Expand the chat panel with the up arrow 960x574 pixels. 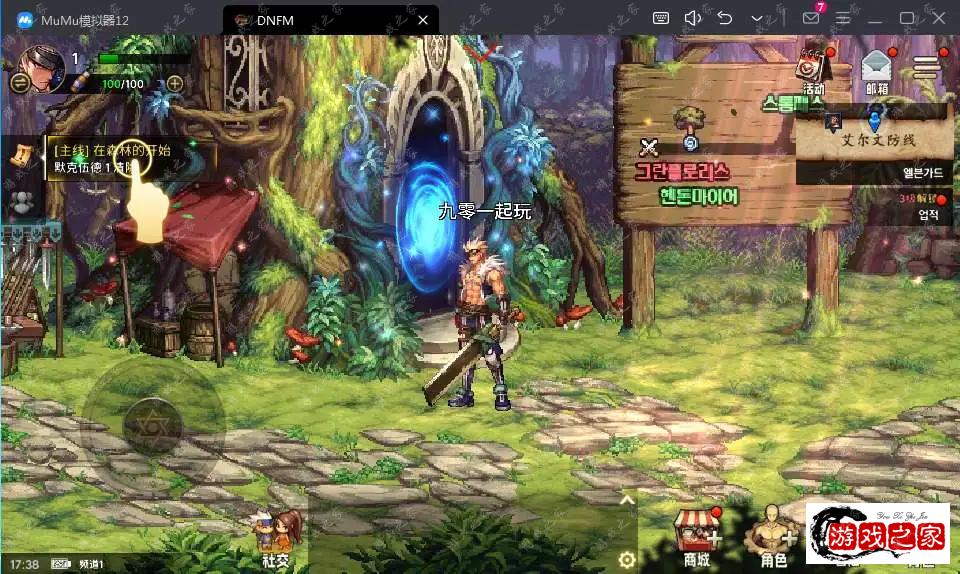pos(627,500)
